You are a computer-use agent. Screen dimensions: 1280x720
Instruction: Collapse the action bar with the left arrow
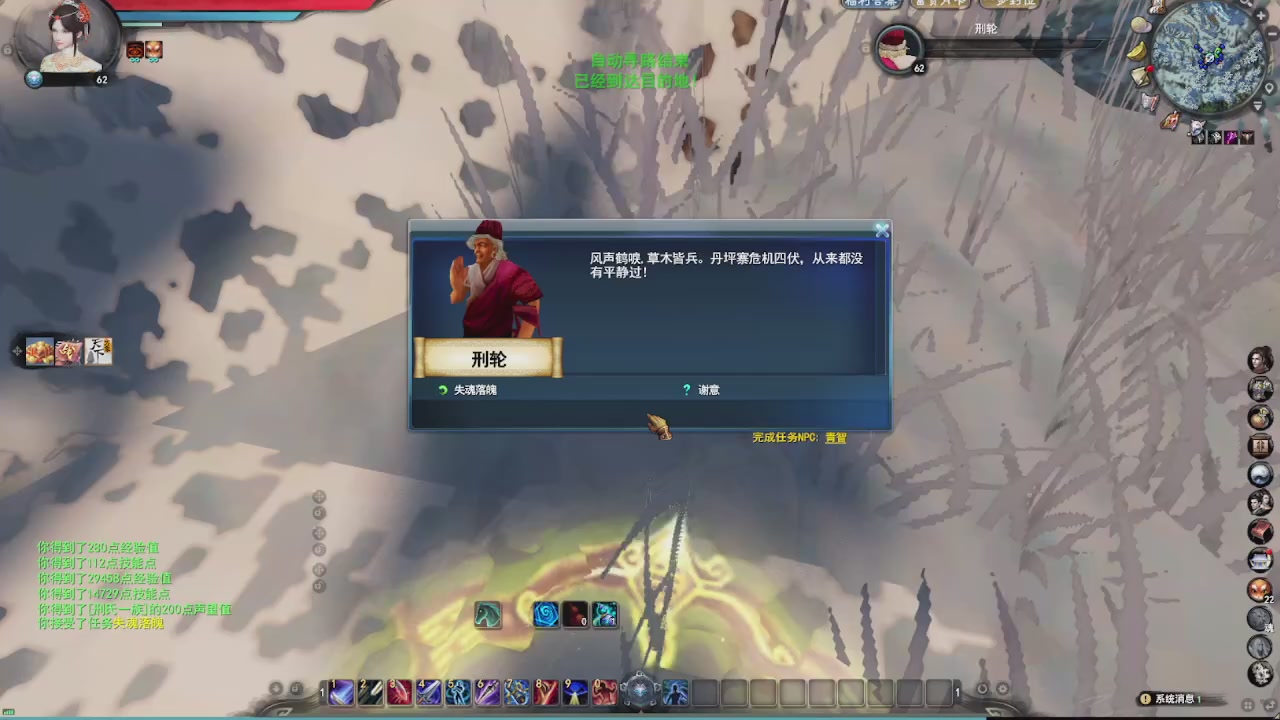pyautogui.click(x=275, y=689)
